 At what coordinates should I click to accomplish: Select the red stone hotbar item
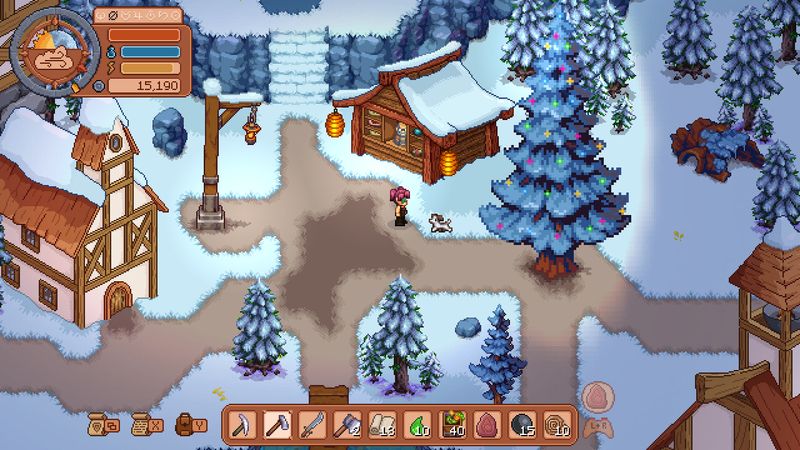(488, 425)
